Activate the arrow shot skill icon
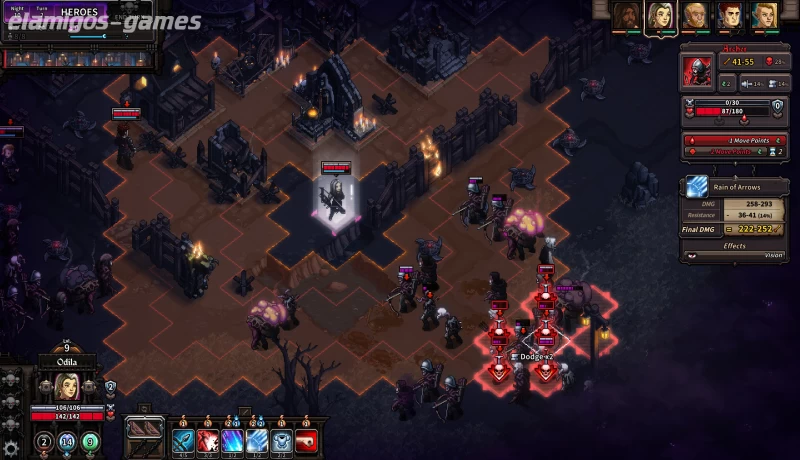The width and height of the screenshot is (800, 460). point(183,440)
